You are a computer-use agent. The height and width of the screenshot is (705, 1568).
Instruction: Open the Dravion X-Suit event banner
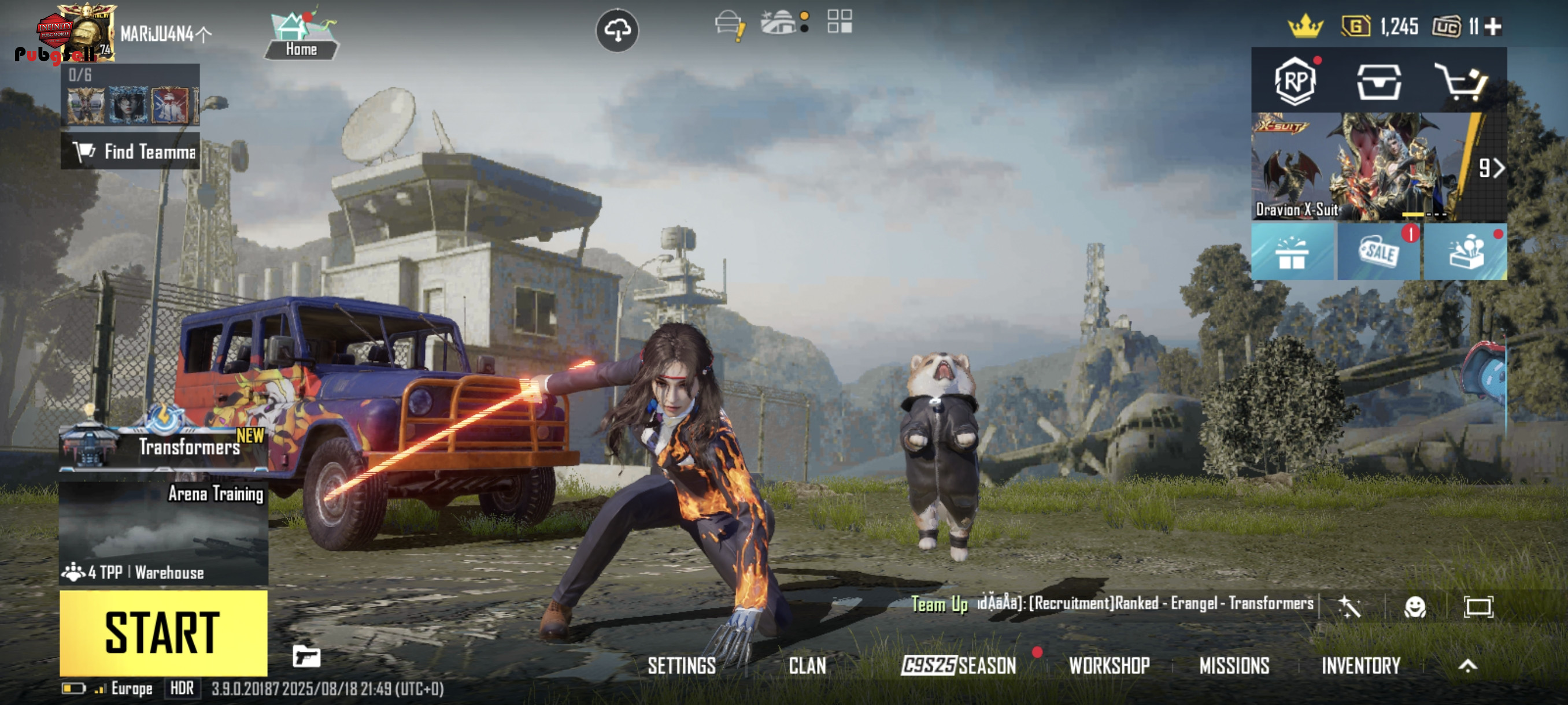1363,166
